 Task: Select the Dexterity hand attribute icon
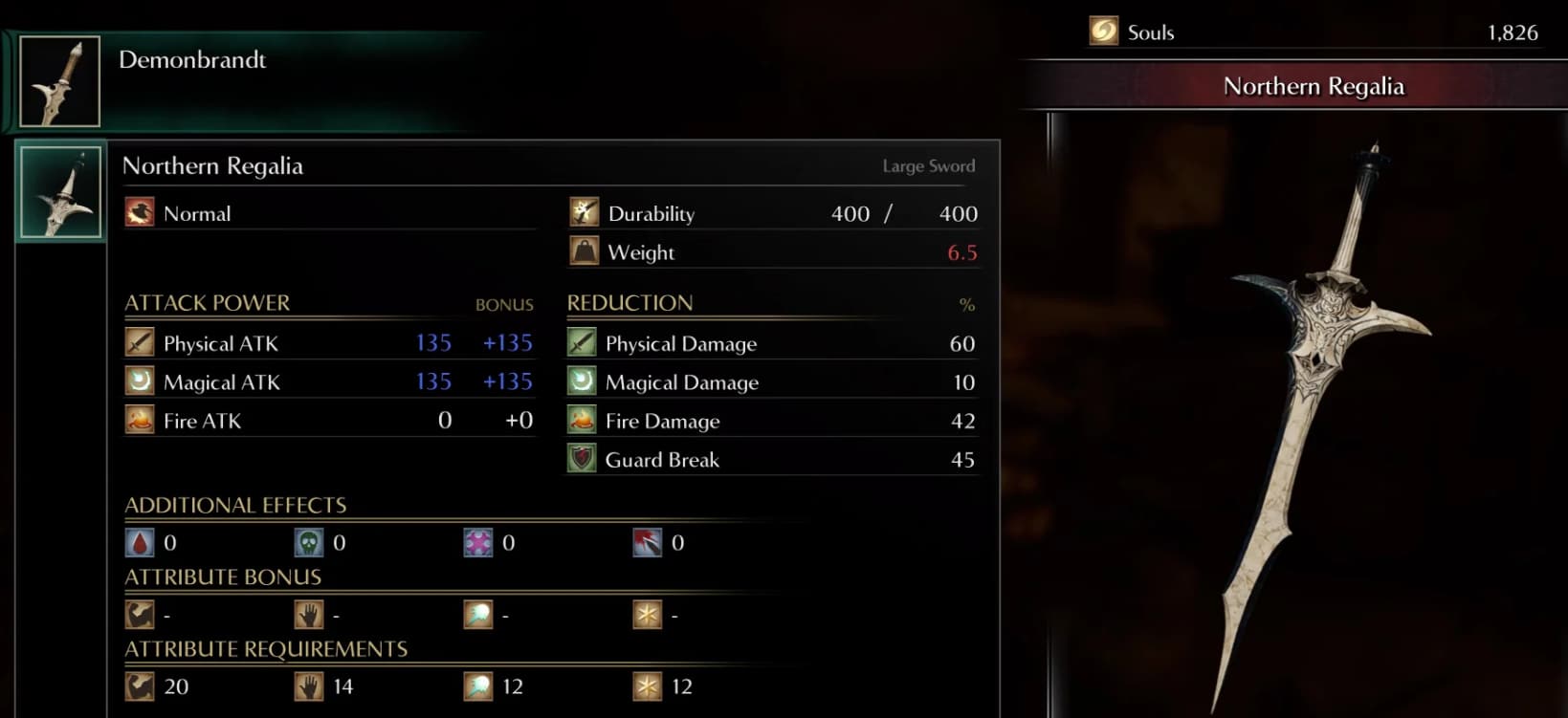[x=309, y=615]
